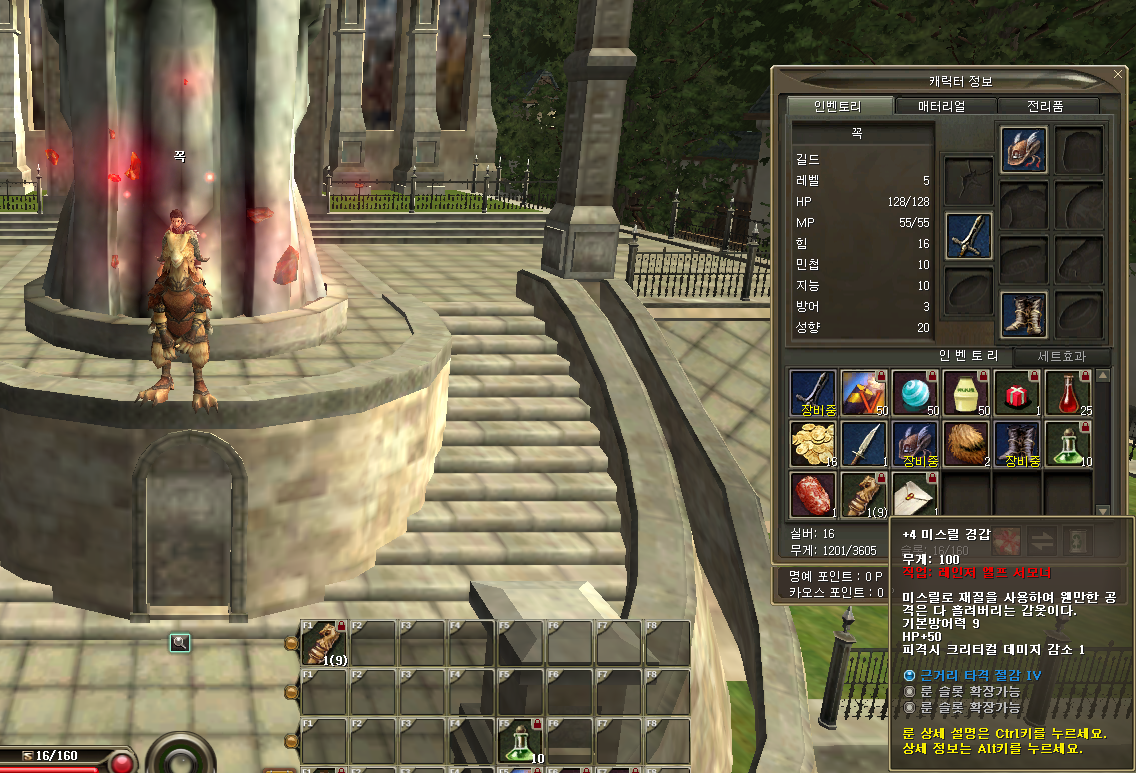Select the equipped winged helmet slot

click(x=1024, y=150)
